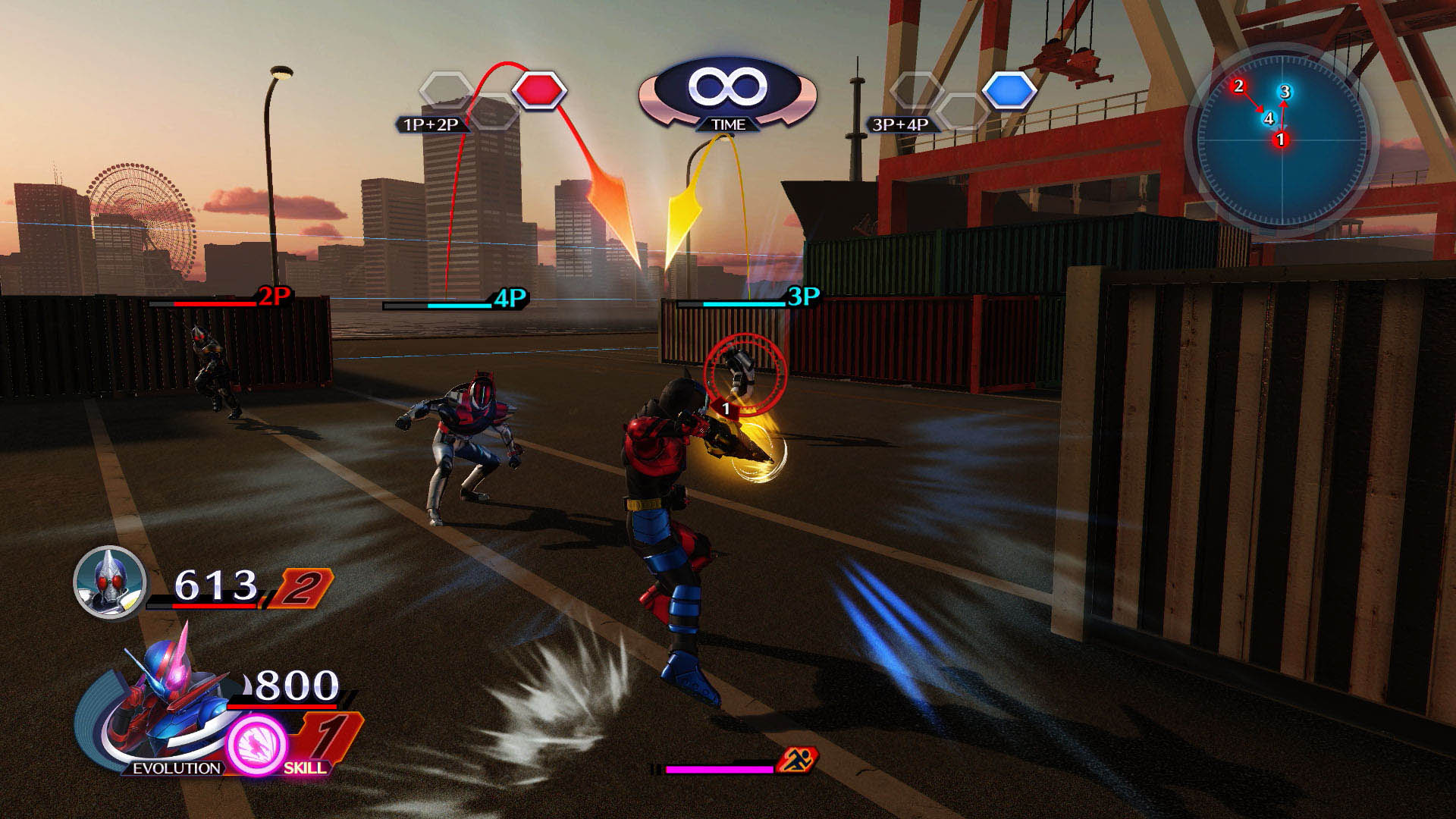Click the infinity TIME symbol
This screenshot has width=1456, height=819.
[x=728, y=84]
